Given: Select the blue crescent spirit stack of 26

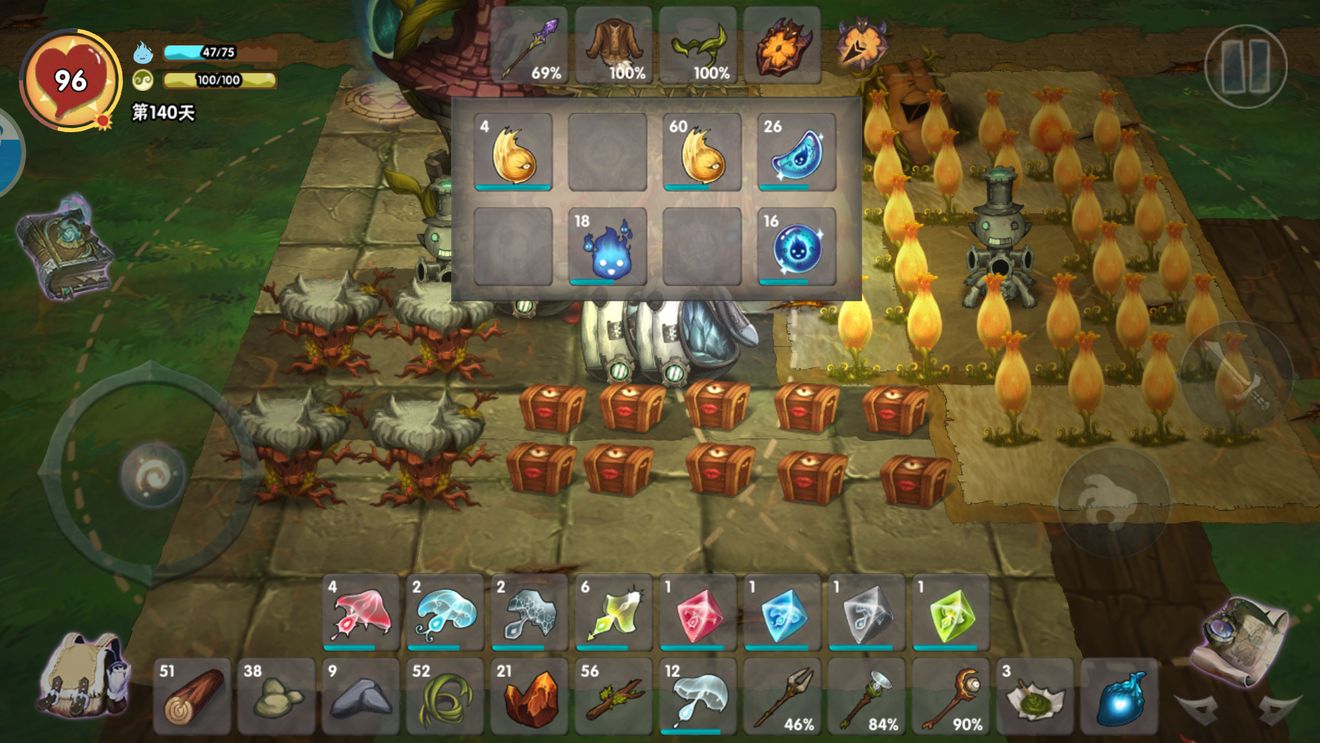Looking at the screenshot, I should pyautogui.click(x=797, y=152).
